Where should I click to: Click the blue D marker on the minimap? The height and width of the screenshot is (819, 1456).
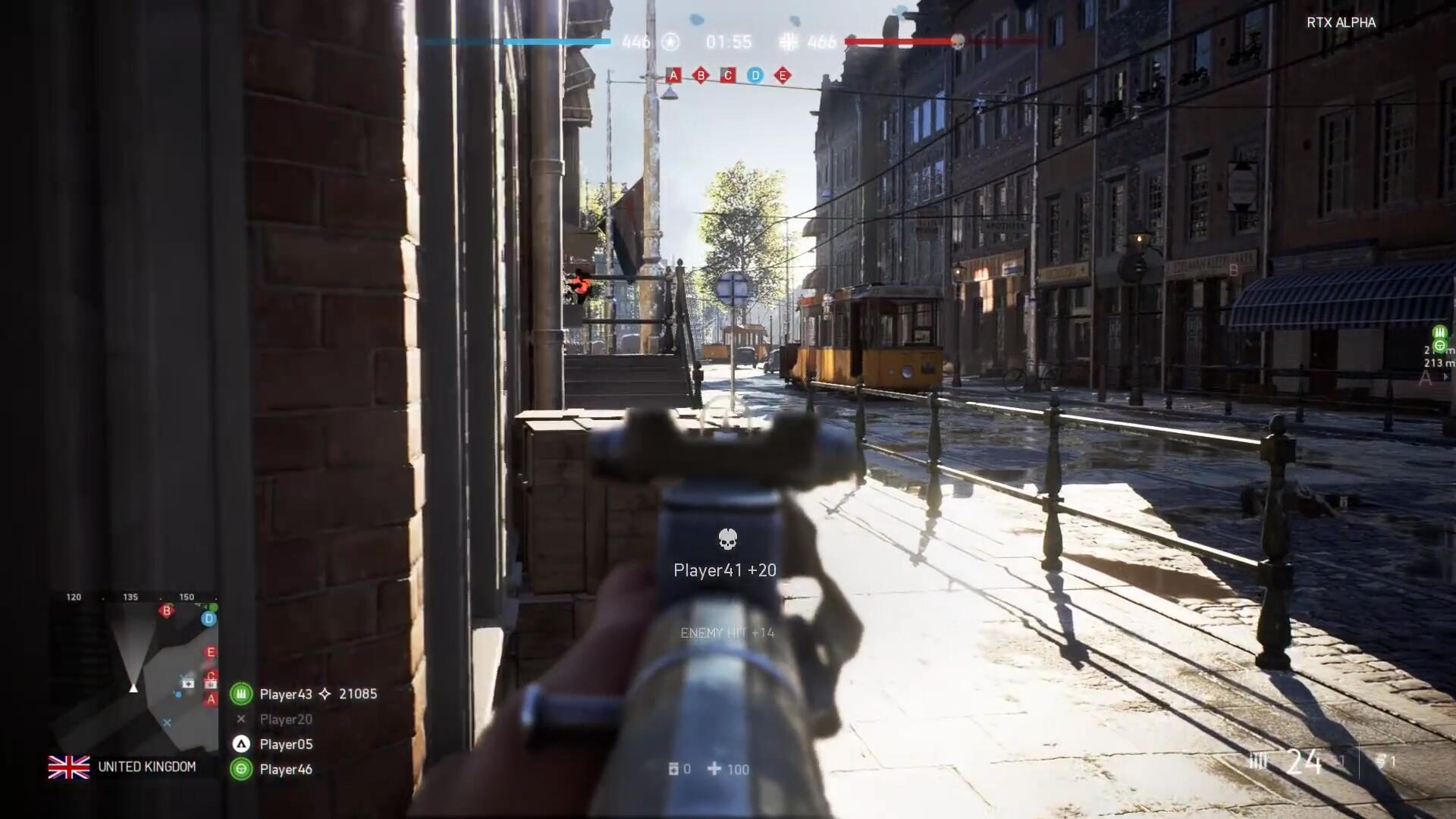click(209, 619)
